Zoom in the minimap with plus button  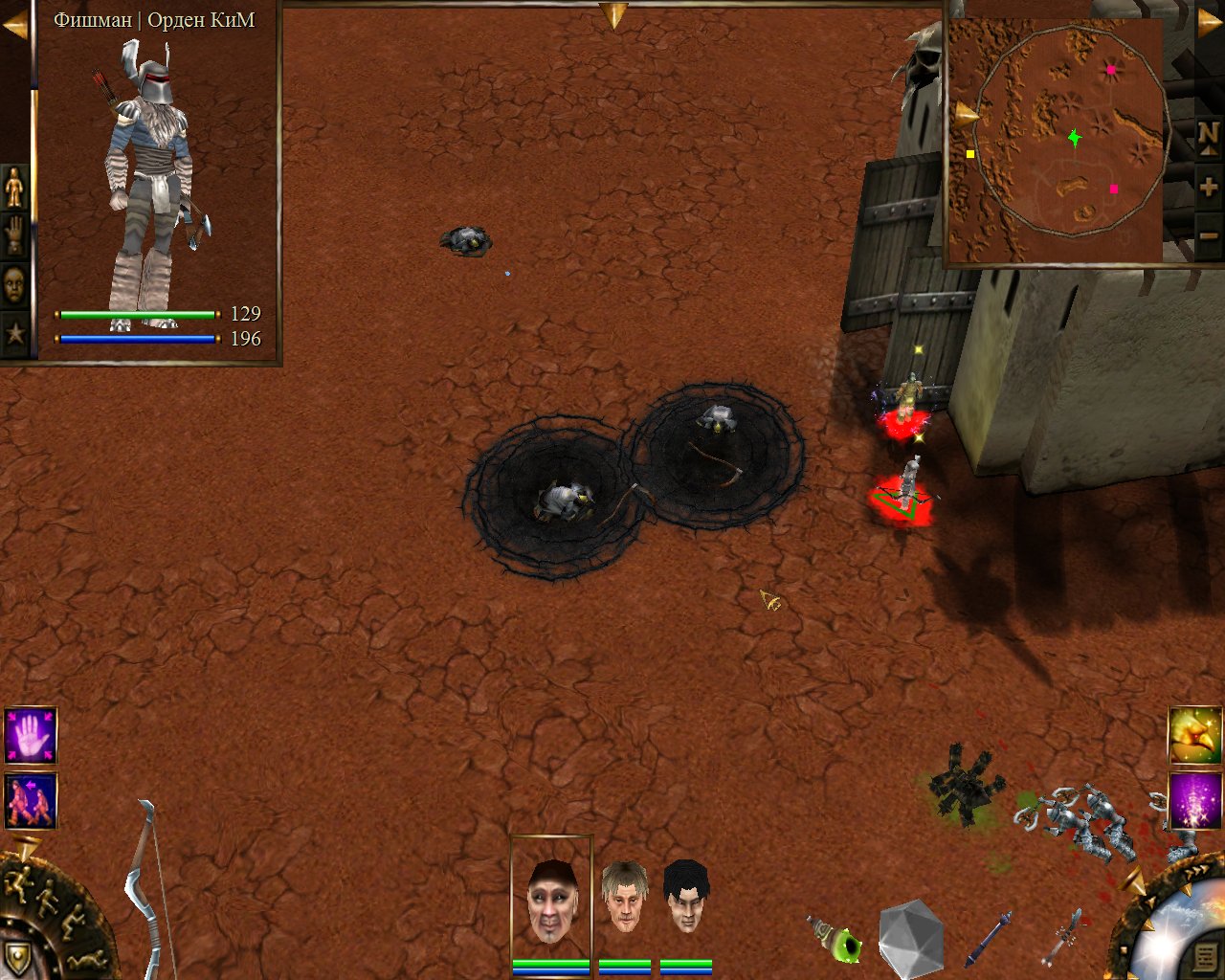point(1208,187)
